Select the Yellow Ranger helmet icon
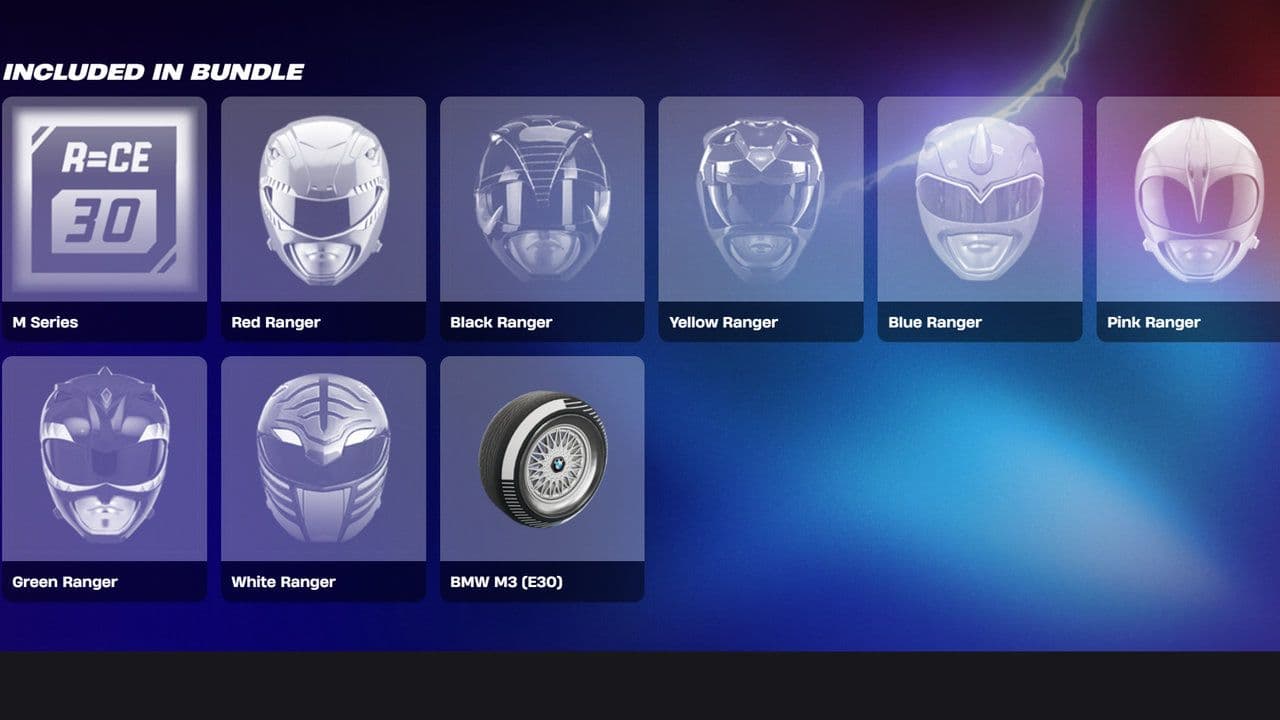This screenshot has width=1280, height=720. tap(760, 200)
